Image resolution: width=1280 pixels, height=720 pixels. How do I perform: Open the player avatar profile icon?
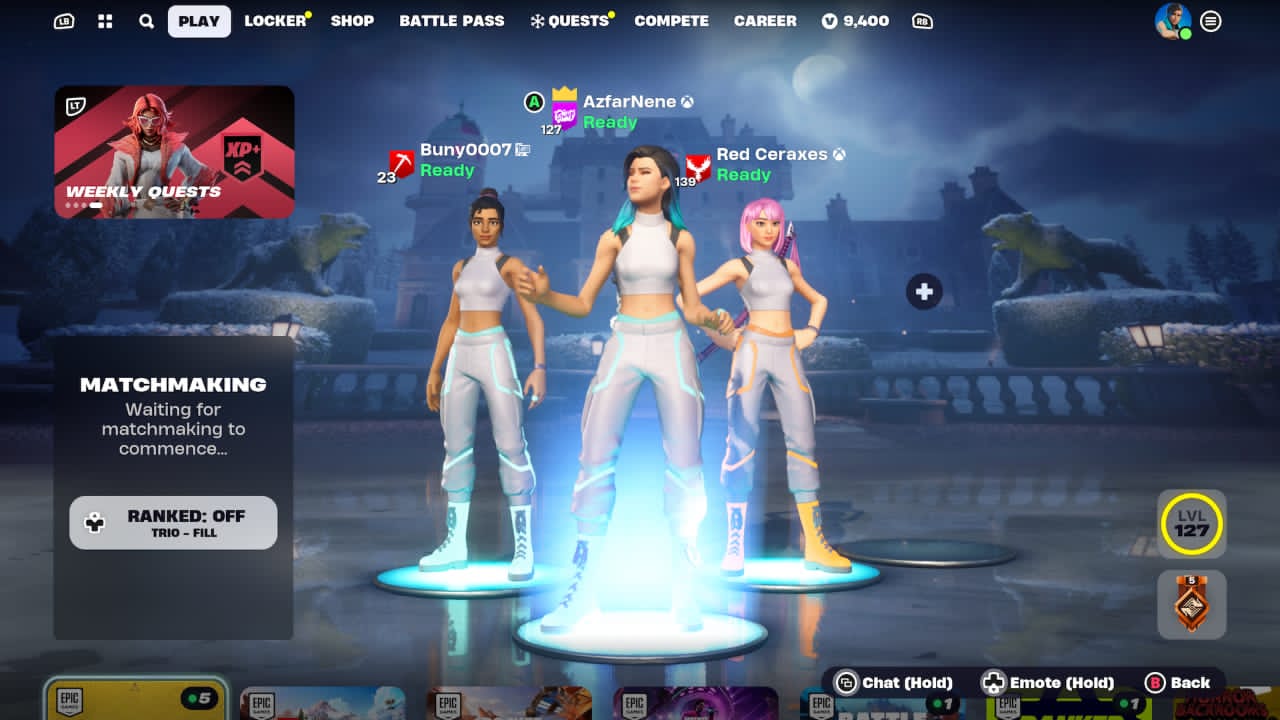1172,21
